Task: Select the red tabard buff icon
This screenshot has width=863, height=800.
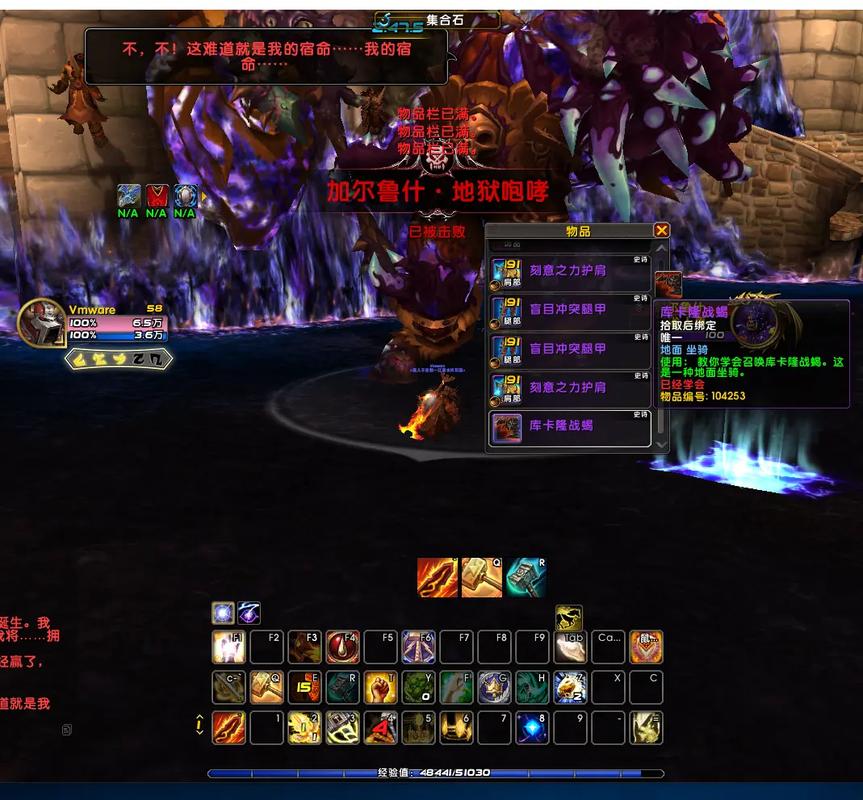Action: [156, 196]
